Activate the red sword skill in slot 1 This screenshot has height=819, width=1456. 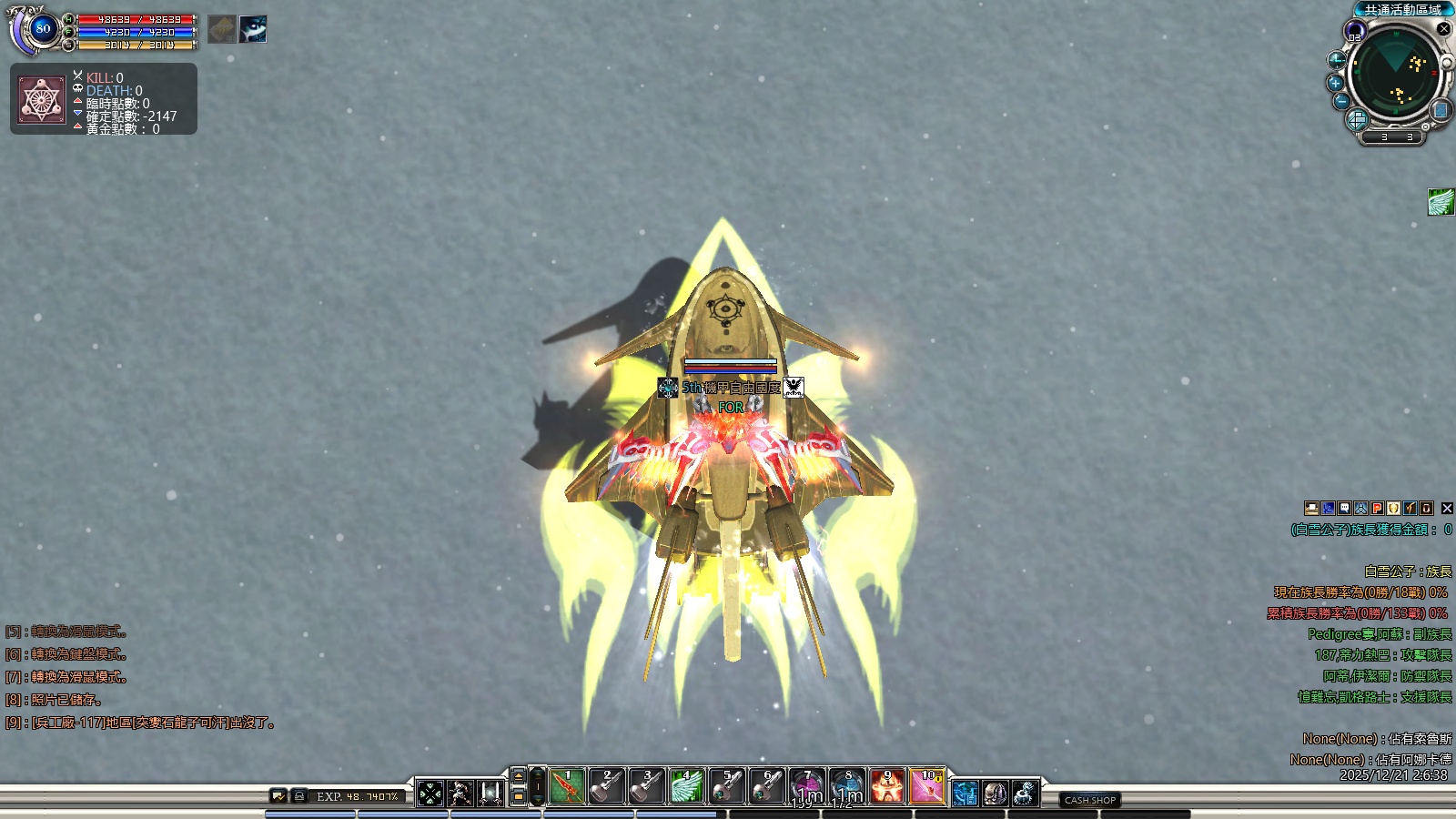(568, 787)
